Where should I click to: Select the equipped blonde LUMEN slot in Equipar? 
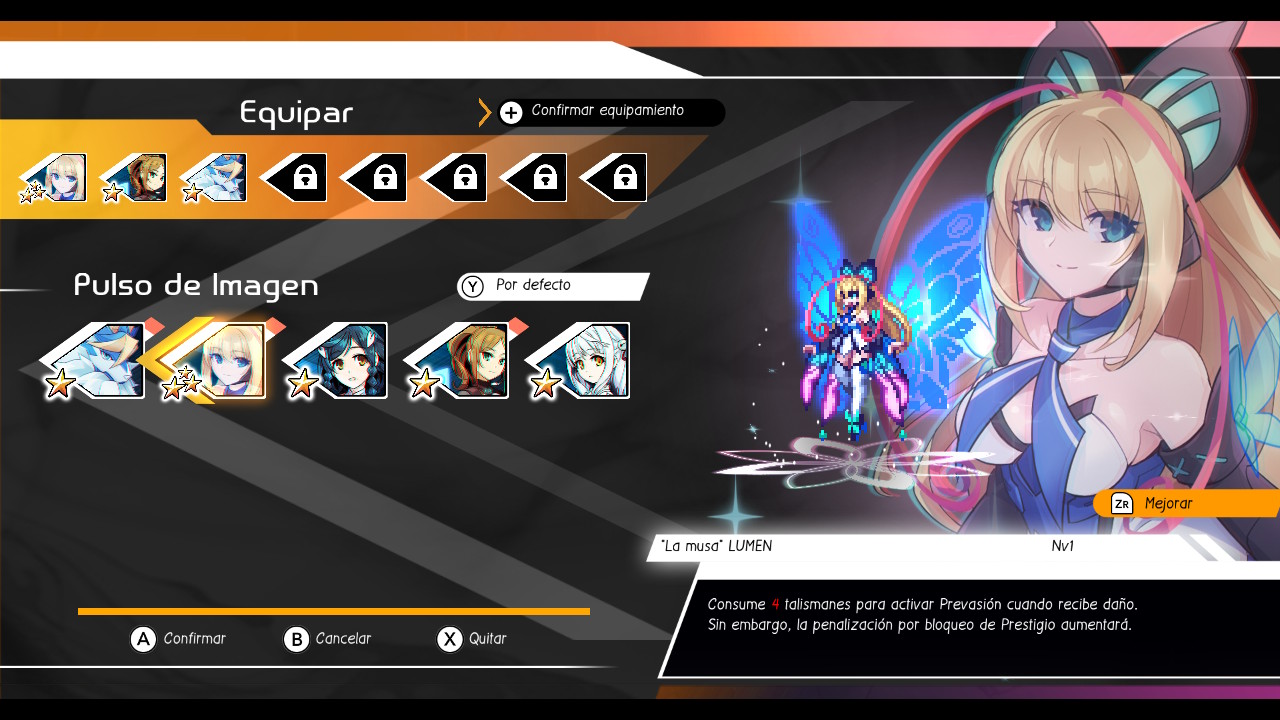tap(58, 178)
